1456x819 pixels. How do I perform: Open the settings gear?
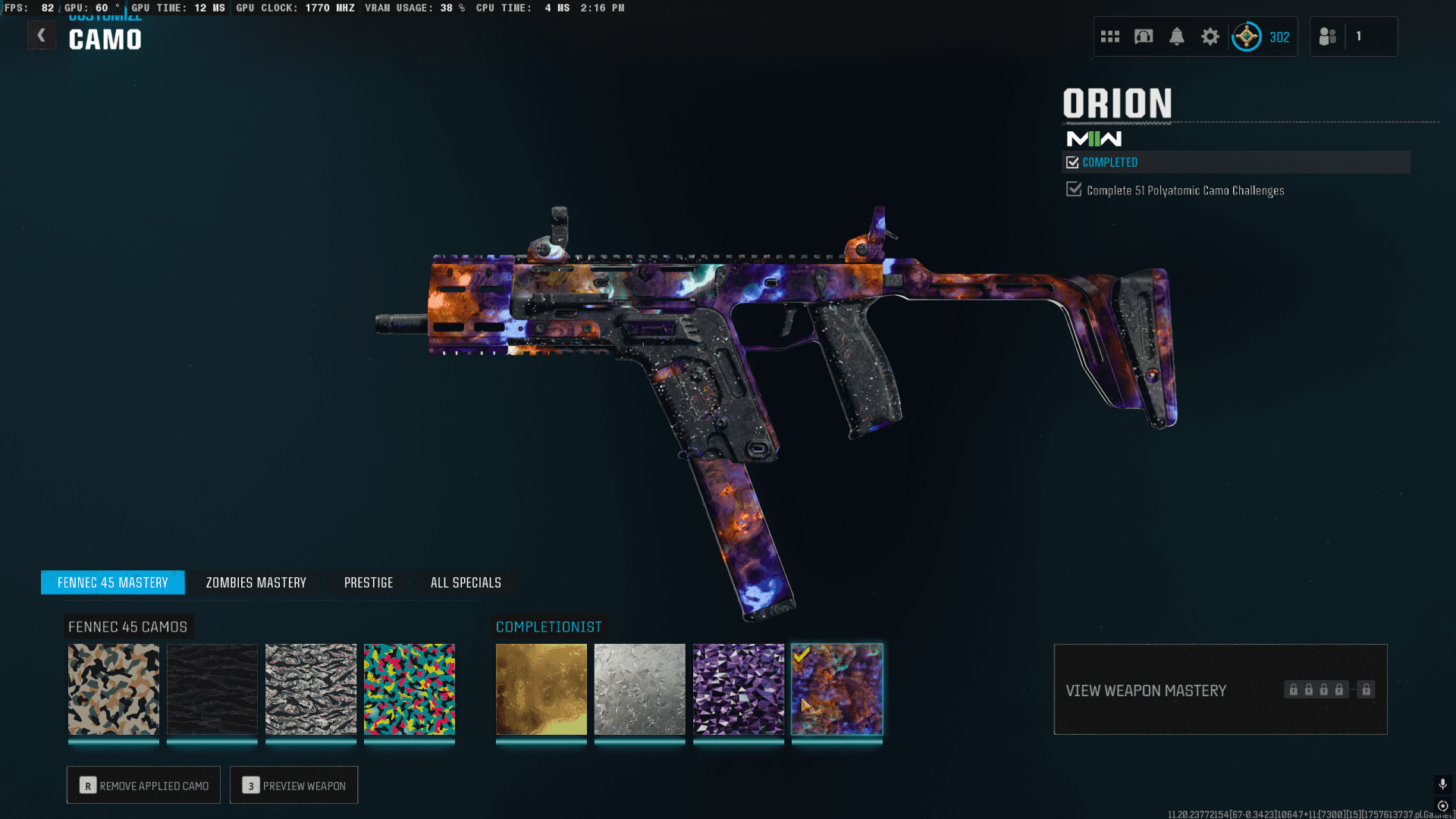click(x=1210, y=36)
